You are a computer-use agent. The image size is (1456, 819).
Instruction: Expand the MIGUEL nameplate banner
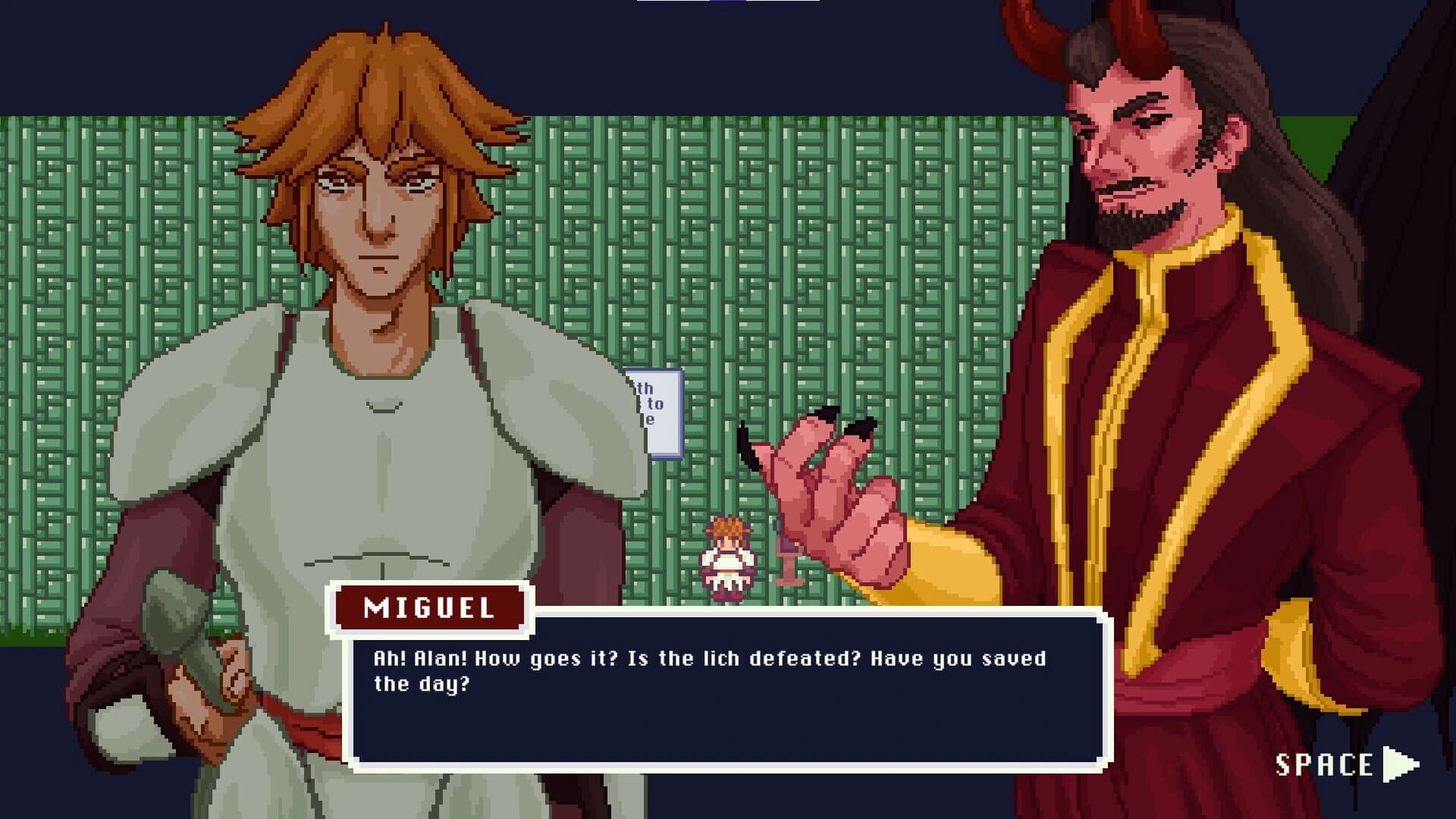428,608
